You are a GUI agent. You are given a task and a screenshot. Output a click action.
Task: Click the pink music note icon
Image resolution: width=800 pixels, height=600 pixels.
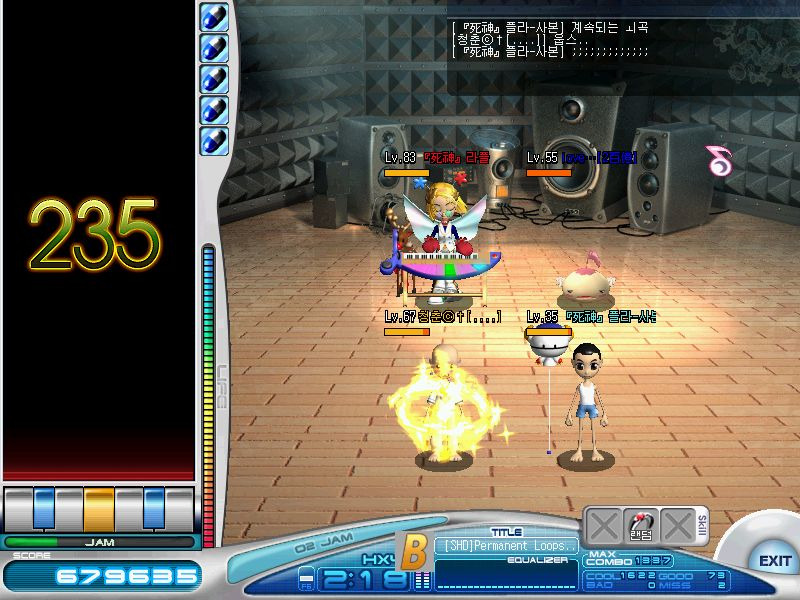pyautogui.click(x=718, y=160)
